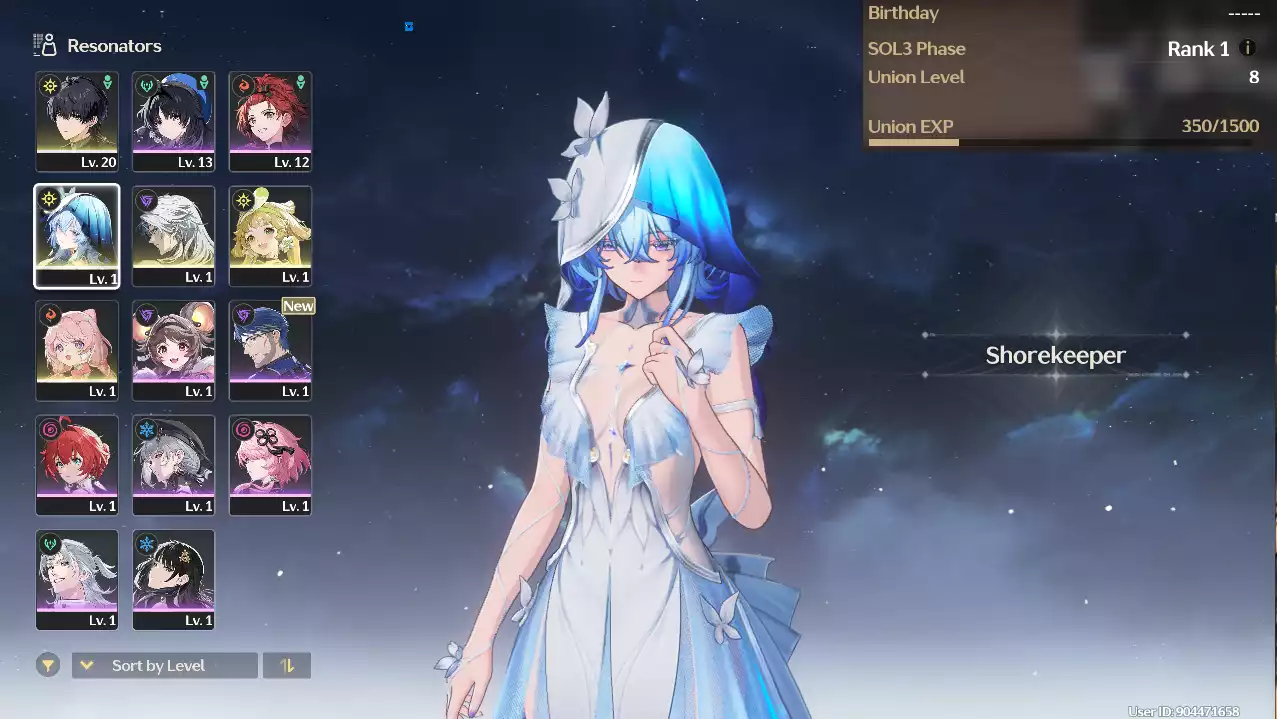Pick the pink-haired Electro resonator portrait
The height and width of the screenshot is (719, 1277).
click(x=270, y=465)
